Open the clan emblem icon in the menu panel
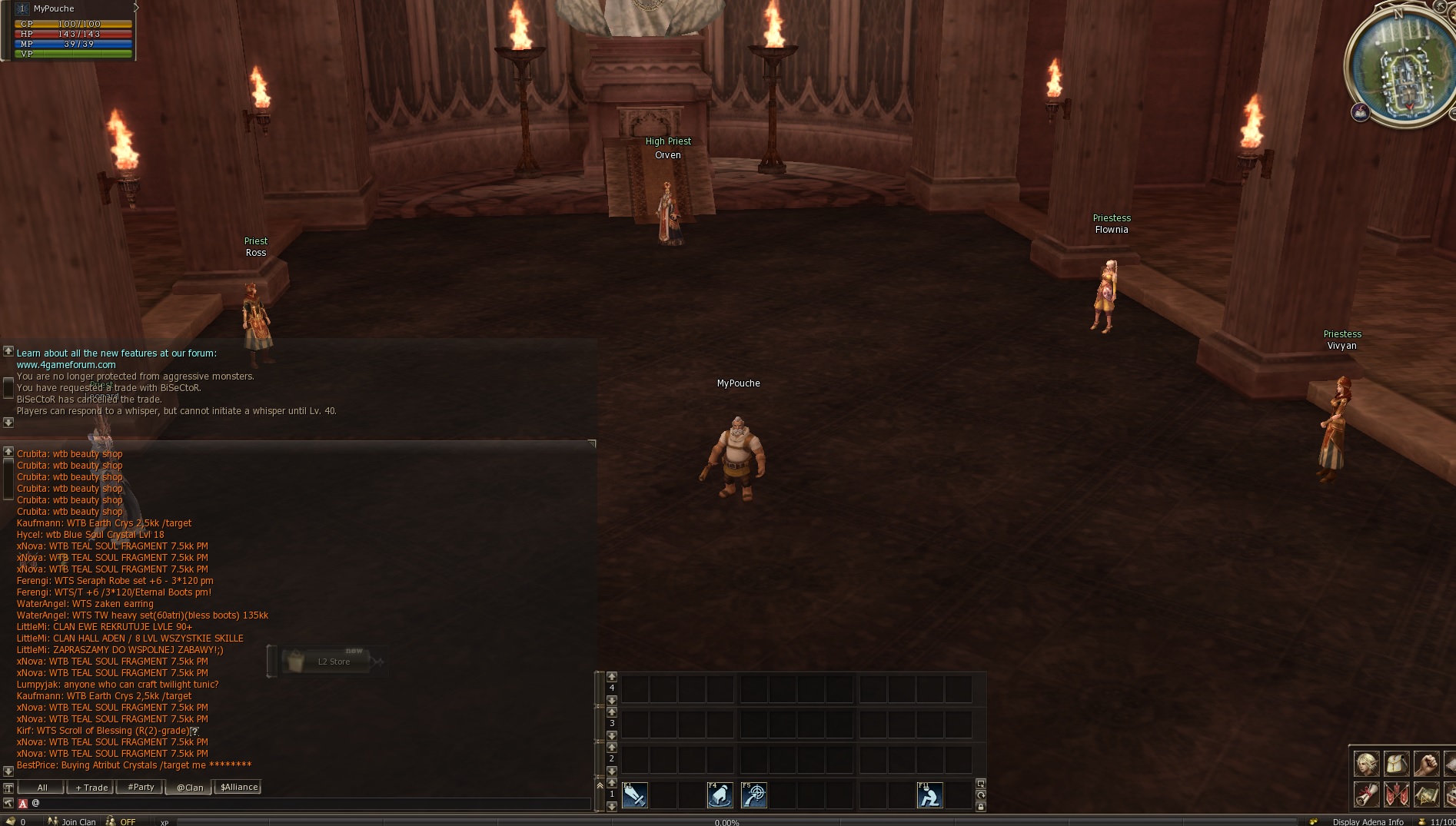Screen dimensions: 1456x826 tap(1397, 794)
